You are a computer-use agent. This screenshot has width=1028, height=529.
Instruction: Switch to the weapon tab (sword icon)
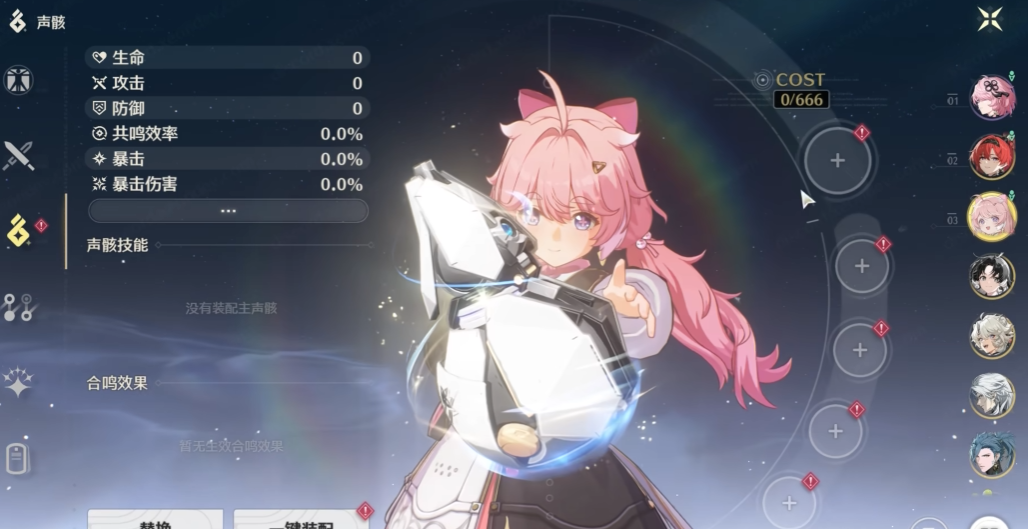[18, 155]
